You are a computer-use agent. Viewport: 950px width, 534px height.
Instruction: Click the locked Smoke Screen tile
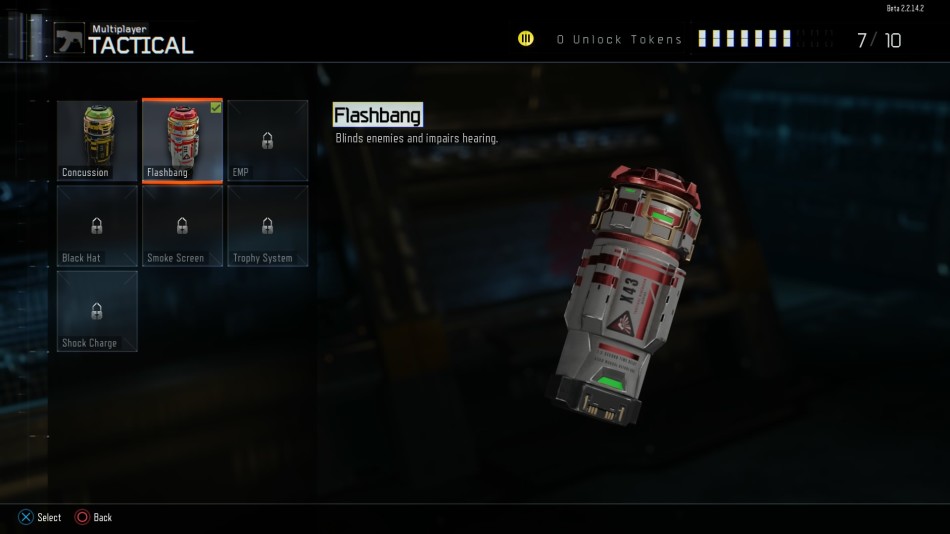tap(182, 226)
